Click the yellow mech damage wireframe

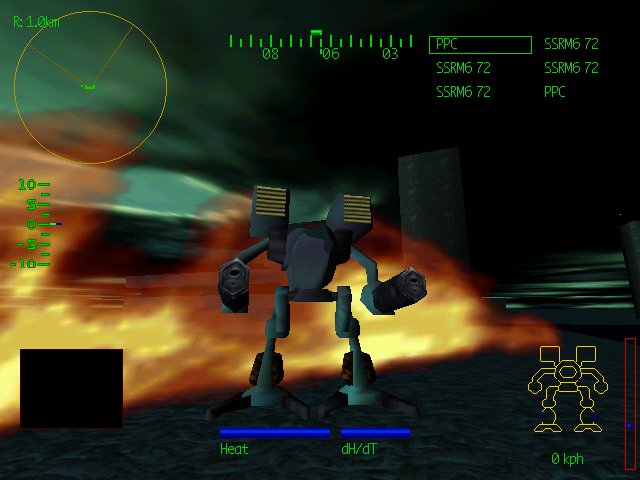[x=566, y=388]
